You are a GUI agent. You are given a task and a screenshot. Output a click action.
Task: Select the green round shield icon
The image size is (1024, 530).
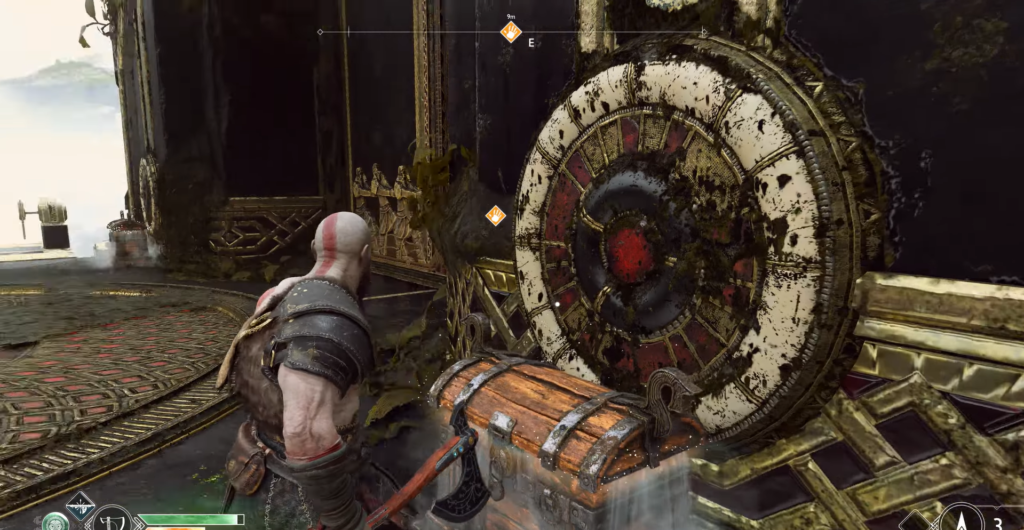(54, 522)
